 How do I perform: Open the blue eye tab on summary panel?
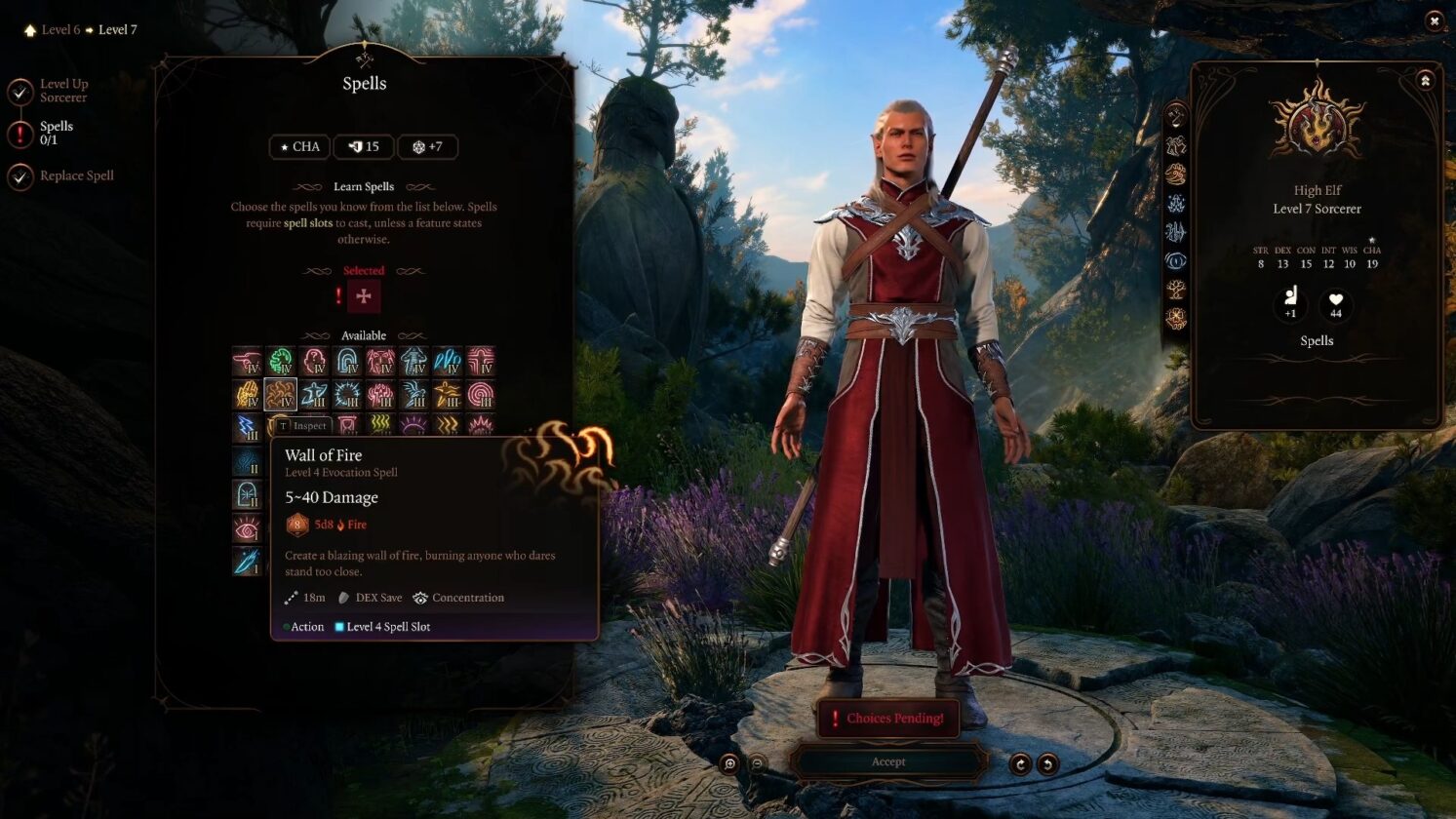tap(1175, 261)
